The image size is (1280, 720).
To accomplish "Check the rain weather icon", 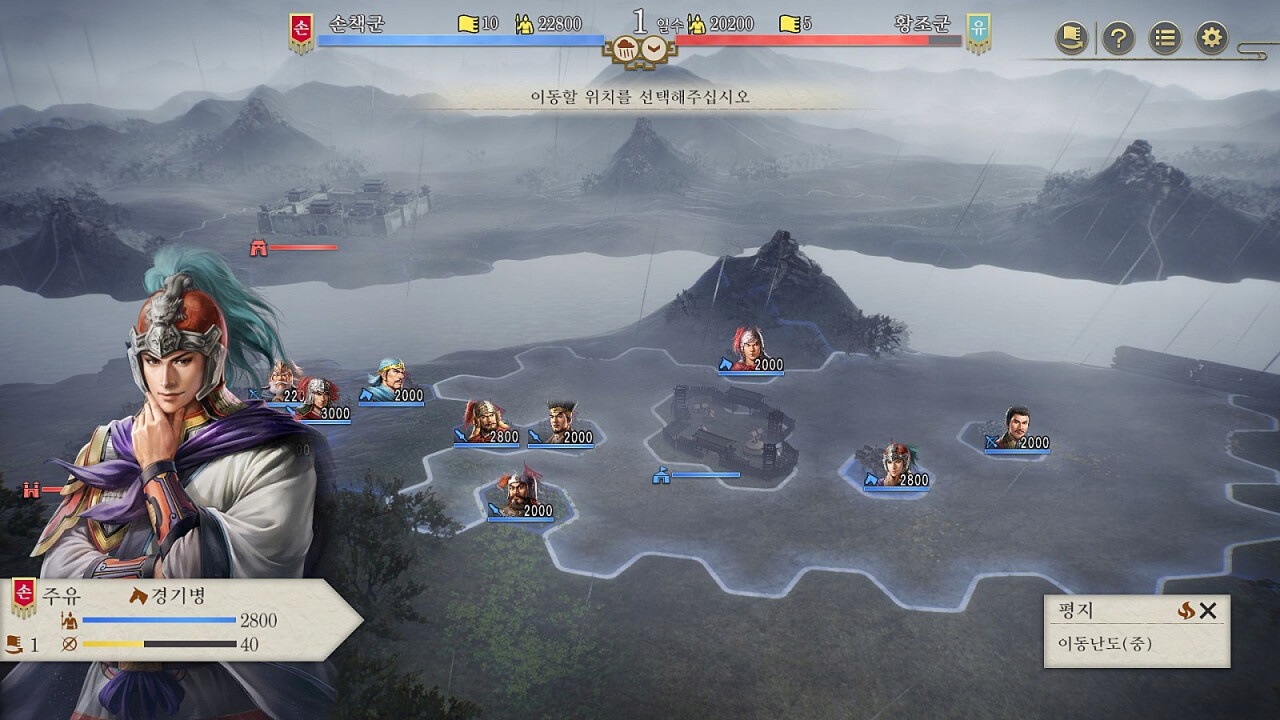I will pos(626,47).
